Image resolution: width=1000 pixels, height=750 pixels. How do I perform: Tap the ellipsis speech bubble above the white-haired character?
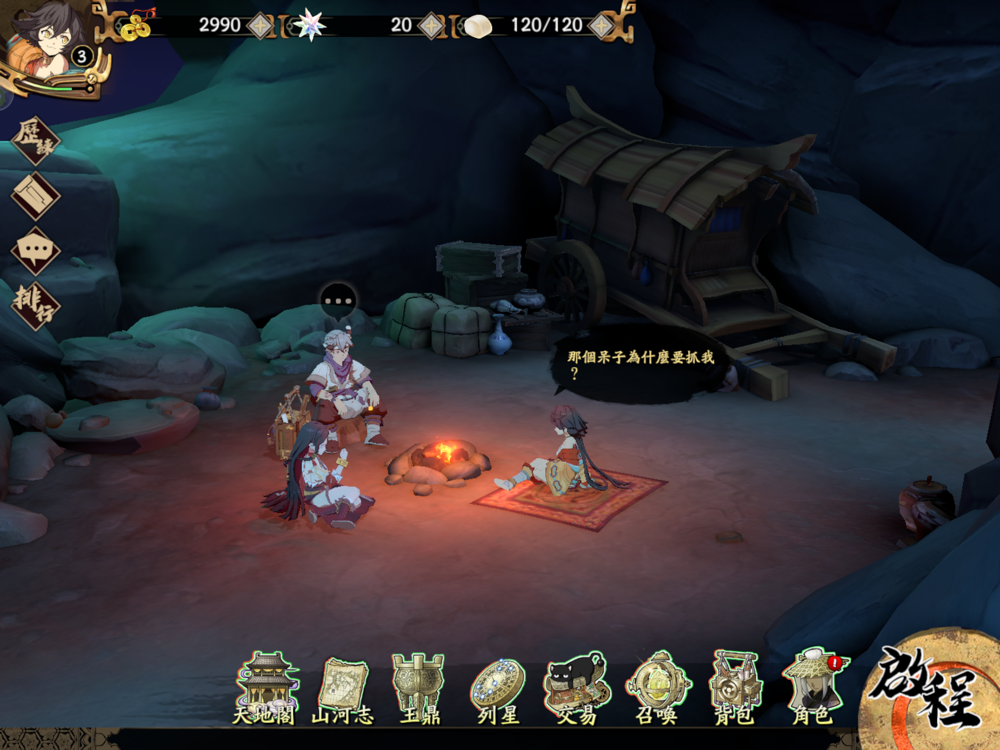(338, 299)
